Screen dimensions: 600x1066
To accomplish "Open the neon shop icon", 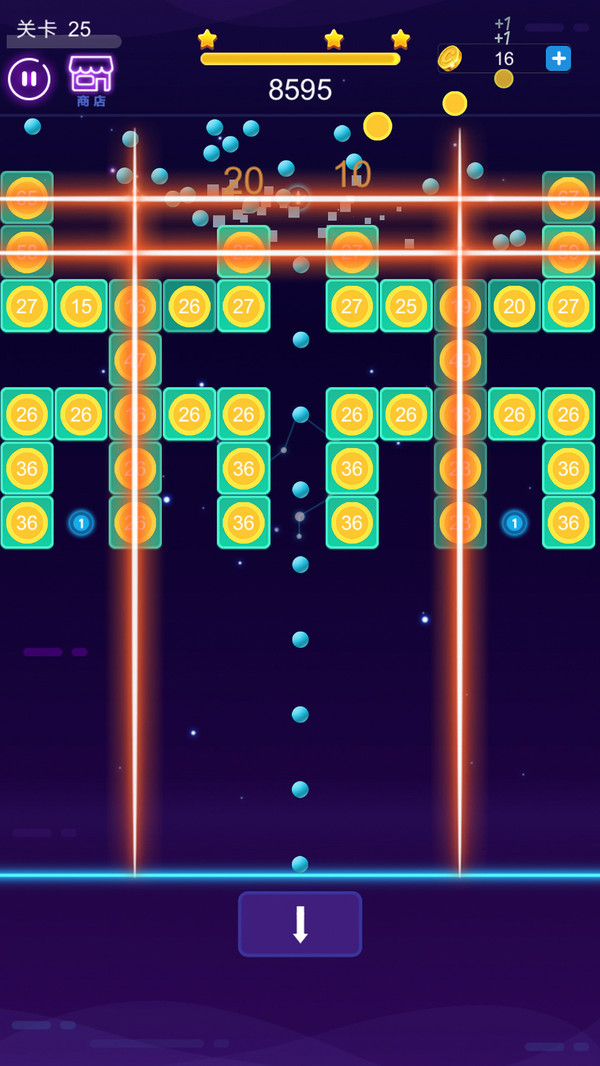I will click(x=91, y=77).
